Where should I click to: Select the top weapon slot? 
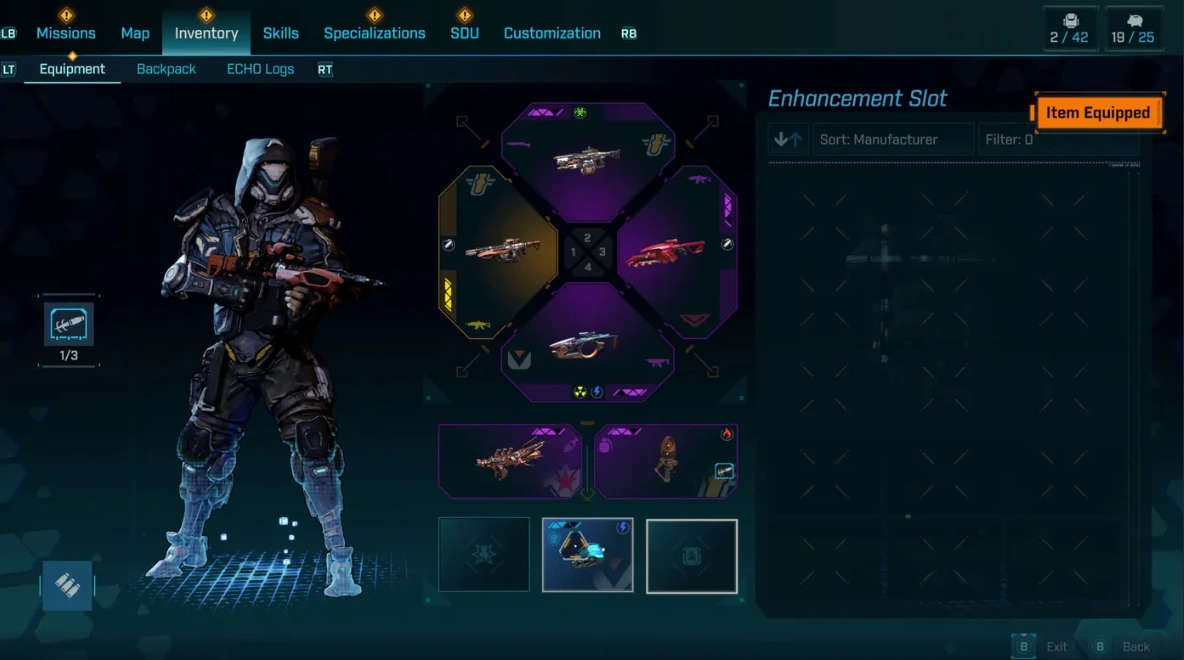point(588,158)
